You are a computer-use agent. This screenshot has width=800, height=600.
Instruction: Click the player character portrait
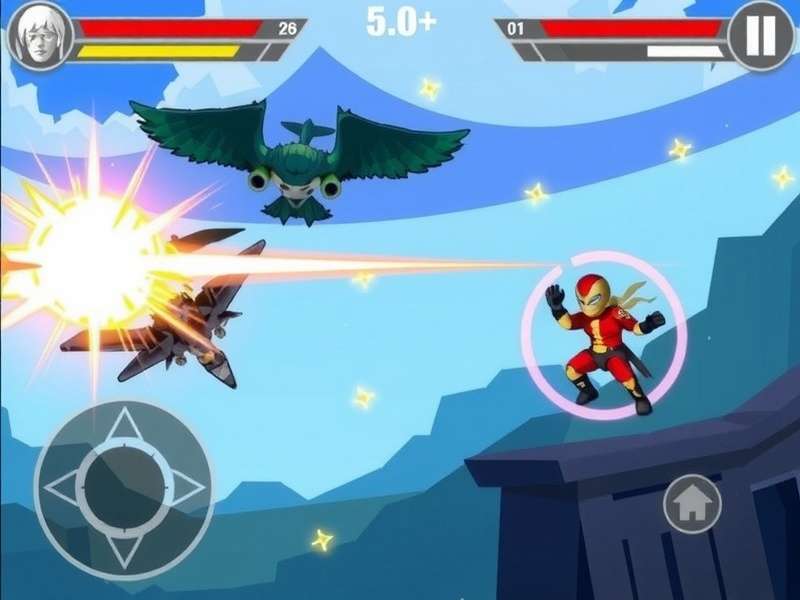39,36
